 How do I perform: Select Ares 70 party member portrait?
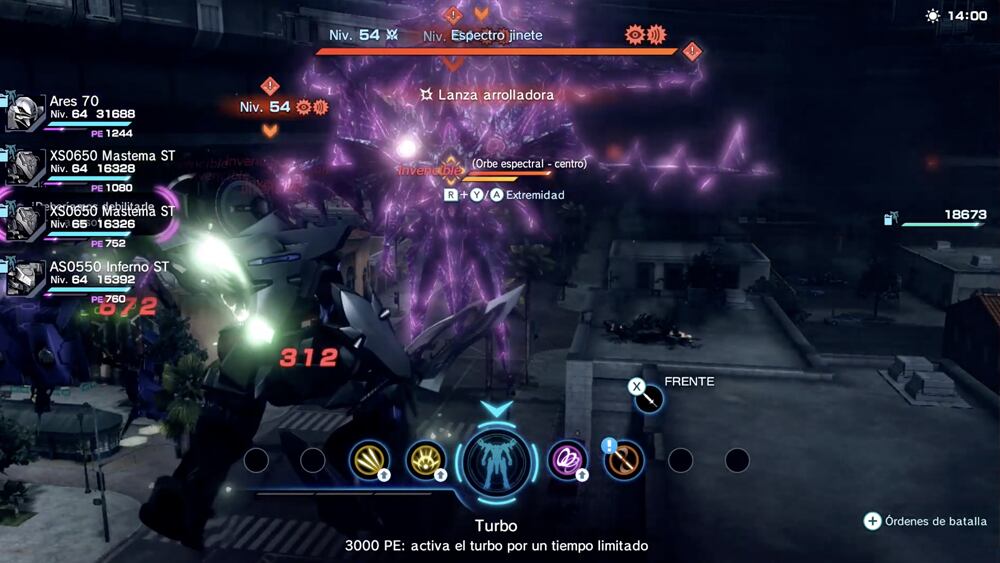(x=26, y=113)
